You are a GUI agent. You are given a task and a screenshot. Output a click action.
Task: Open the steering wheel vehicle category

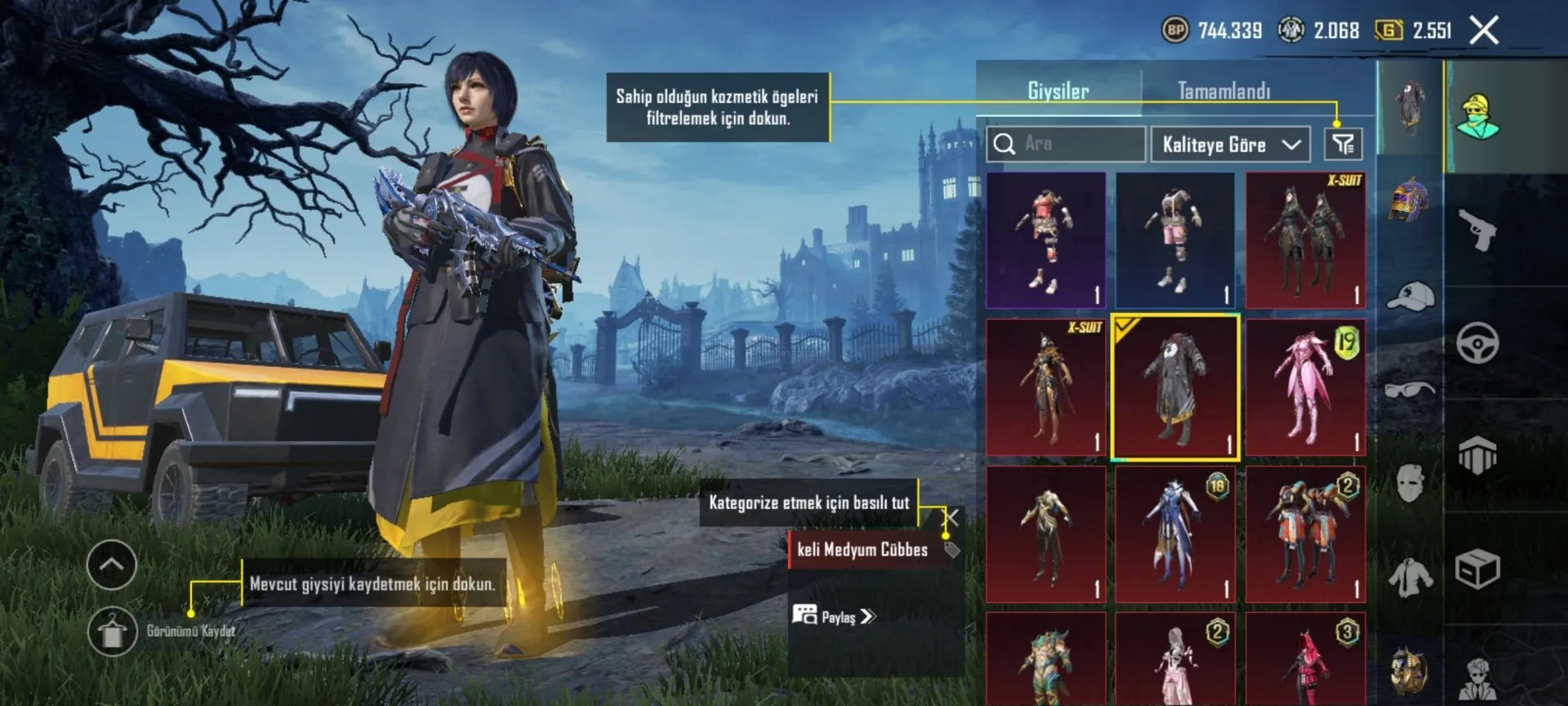1477,343
